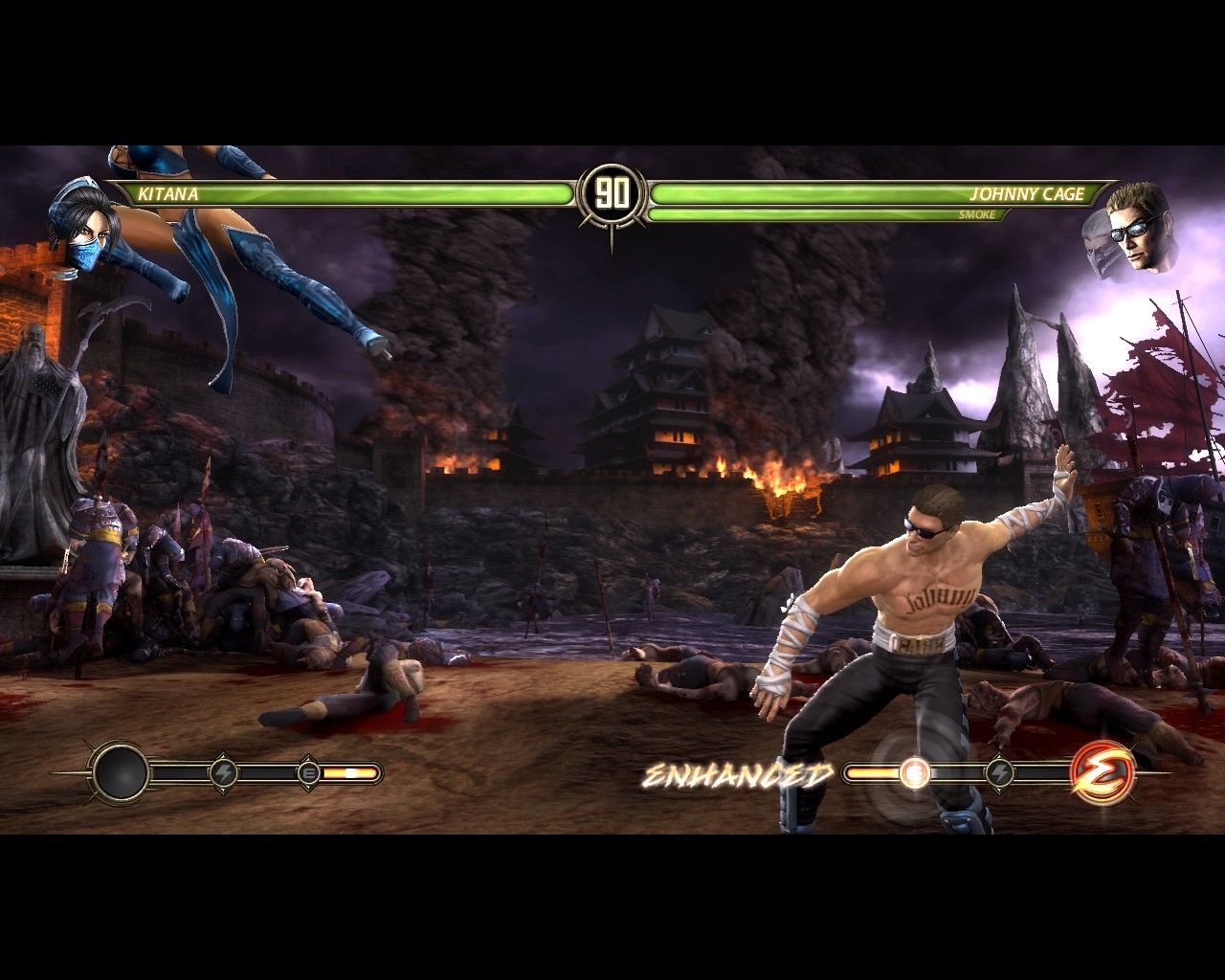The width and height of the screenshot is (1225, 980).
Task: Click the ENHANCED text label
Action: 739,773
